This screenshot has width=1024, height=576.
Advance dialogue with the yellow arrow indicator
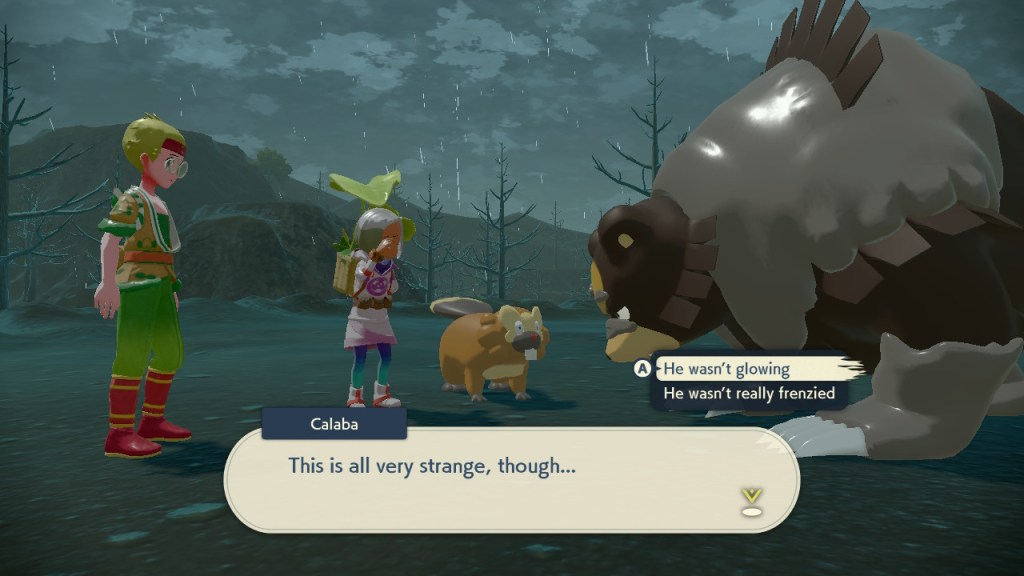point(751,499)
